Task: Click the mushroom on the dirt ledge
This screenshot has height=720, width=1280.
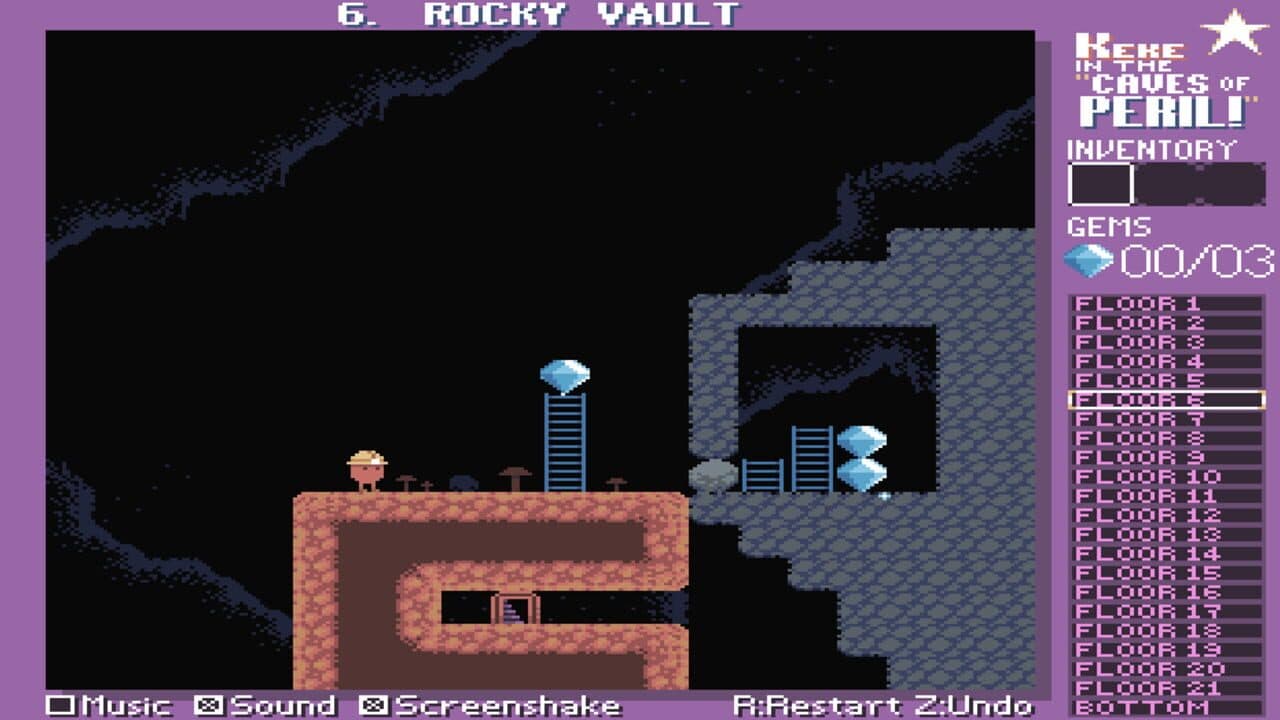Action: click(517, 472)
